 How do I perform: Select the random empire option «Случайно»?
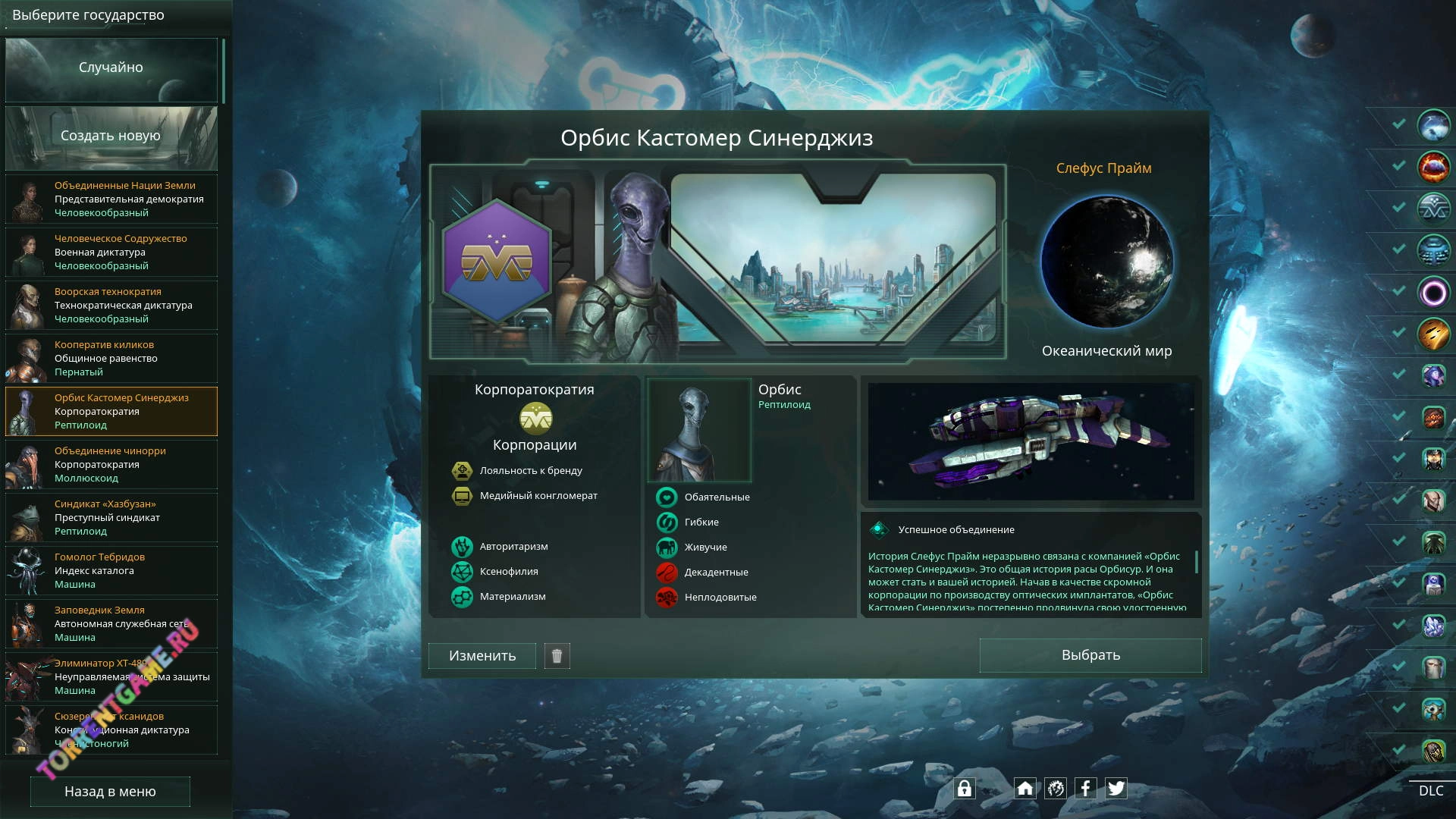[x=111, y=68]
